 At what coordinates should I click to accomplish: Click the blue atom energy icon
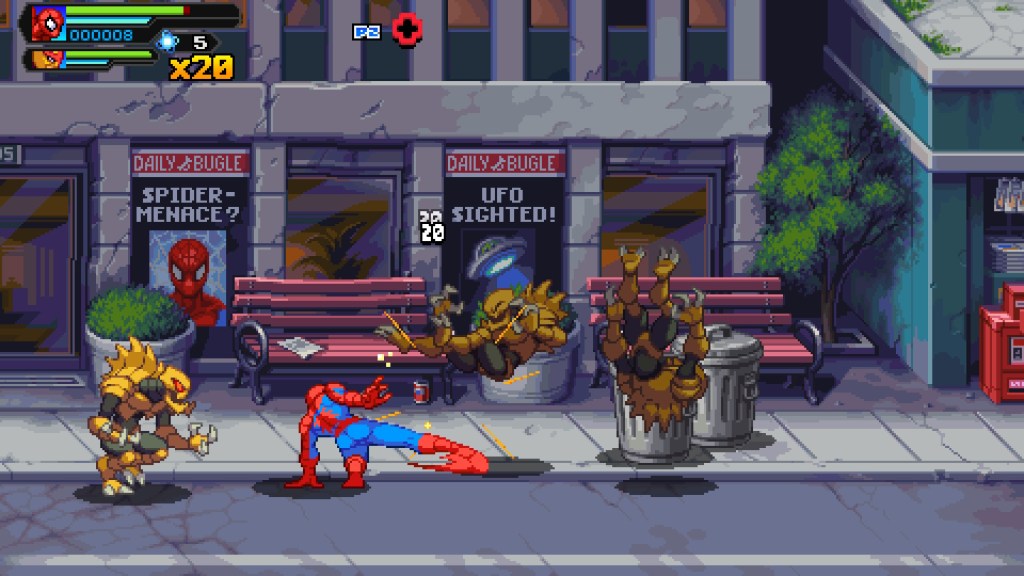click(167, 41)
